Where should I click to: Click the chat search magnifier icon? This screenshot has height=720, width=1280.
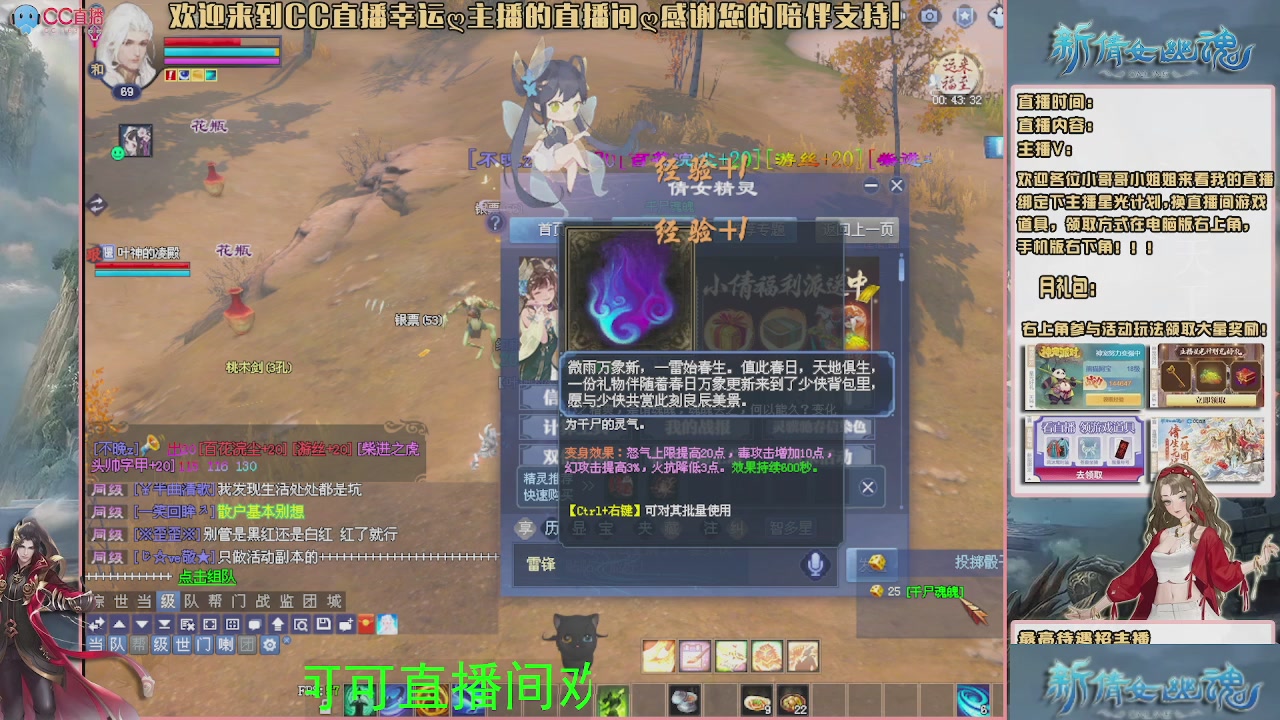301,624
